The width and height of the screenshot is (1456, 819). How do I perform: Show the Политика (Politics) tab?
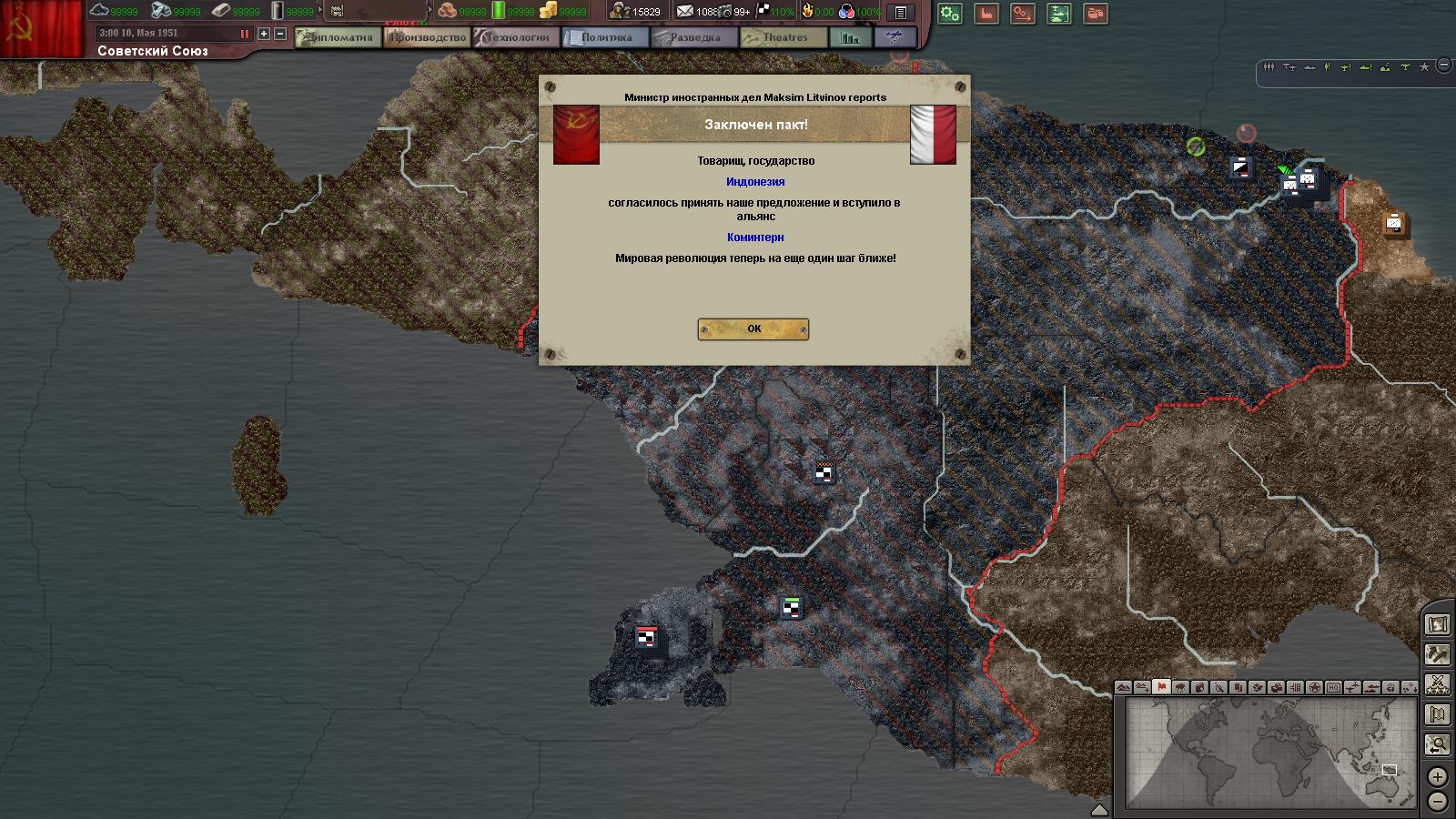[x=605, y=37]
